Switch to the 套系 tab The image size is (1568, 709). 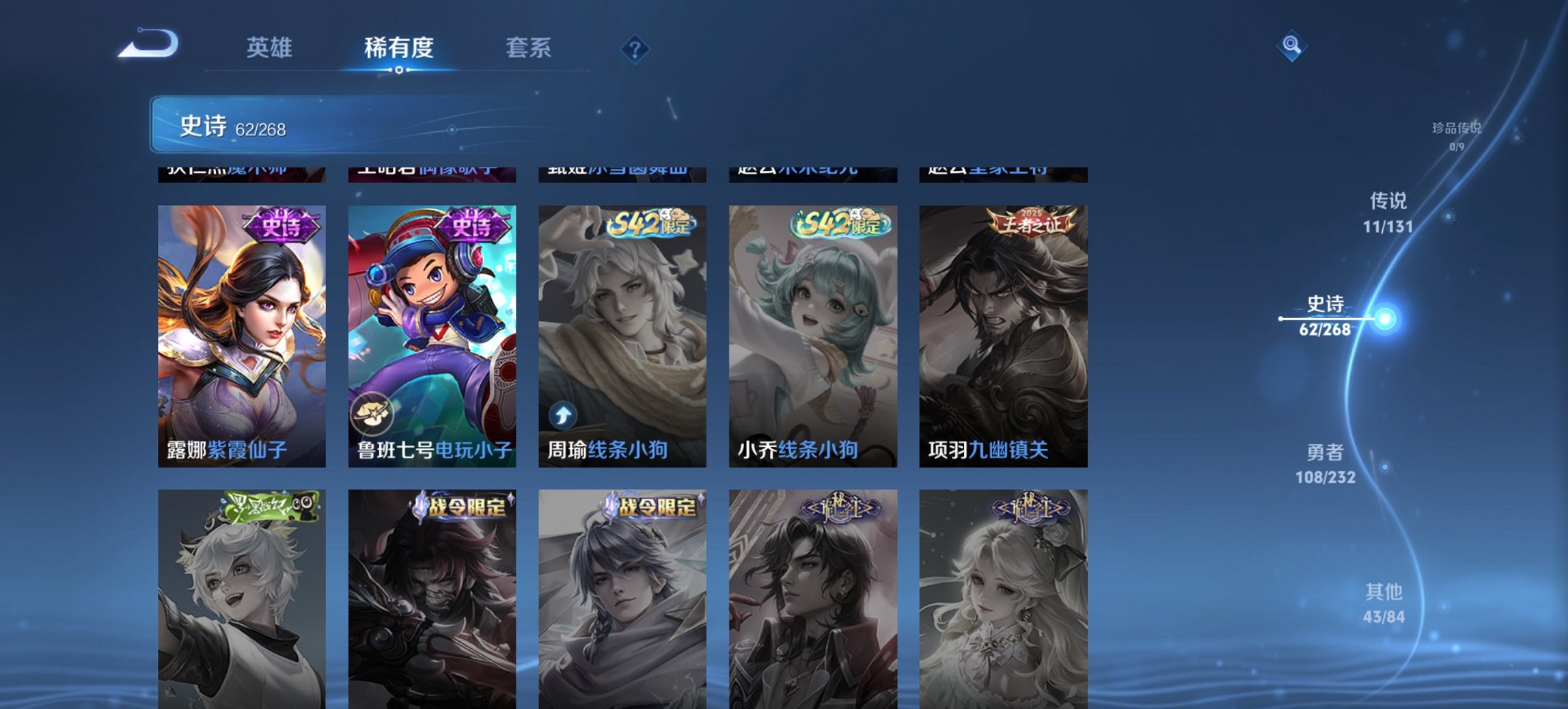(x=529, y=48)
